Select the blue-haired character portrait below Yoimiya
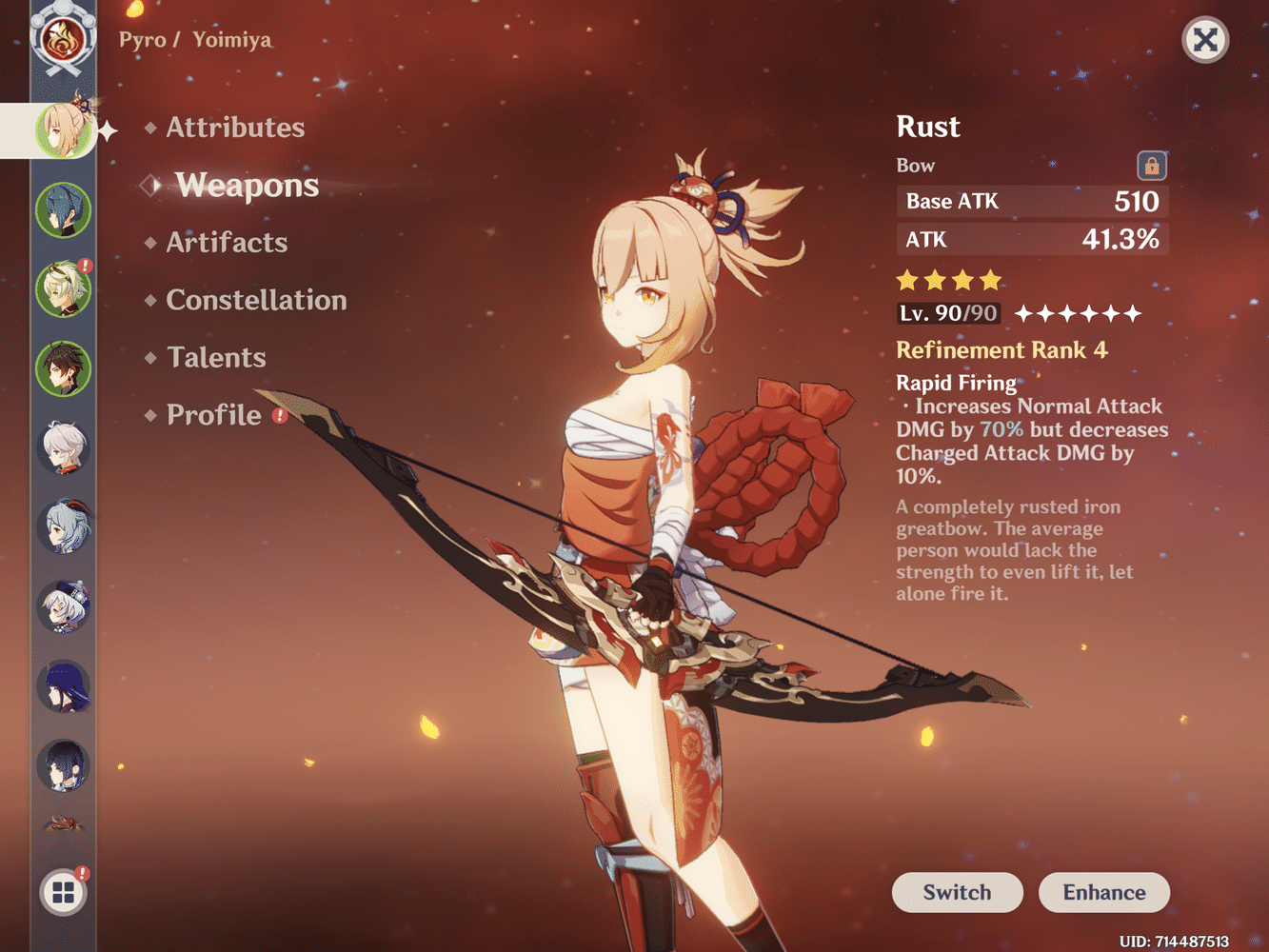Screen dimensions: 1269x952 63,209
